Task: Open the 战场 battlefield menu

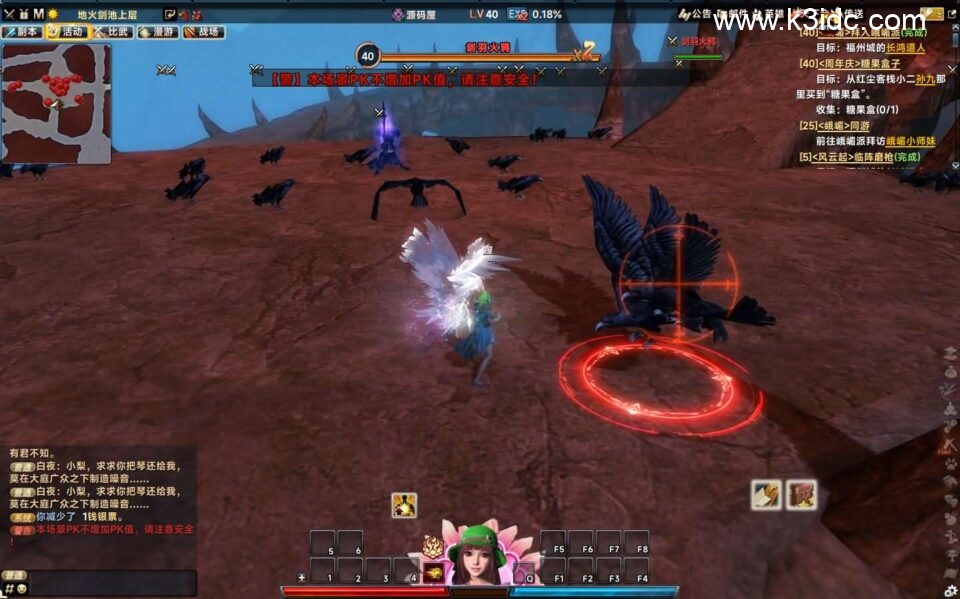Action: 203,32
